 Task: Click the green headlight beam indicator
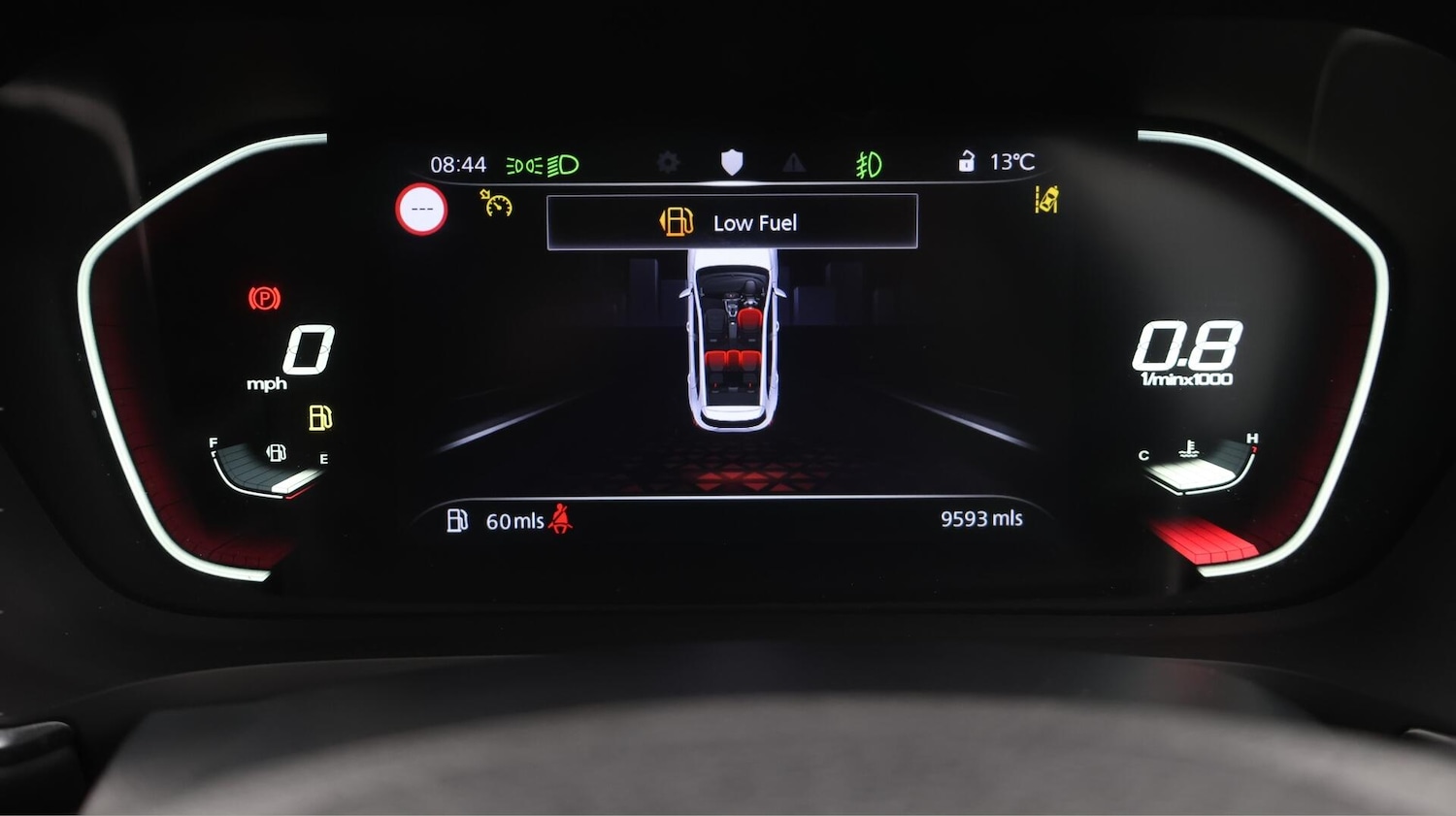pos(563,166)
